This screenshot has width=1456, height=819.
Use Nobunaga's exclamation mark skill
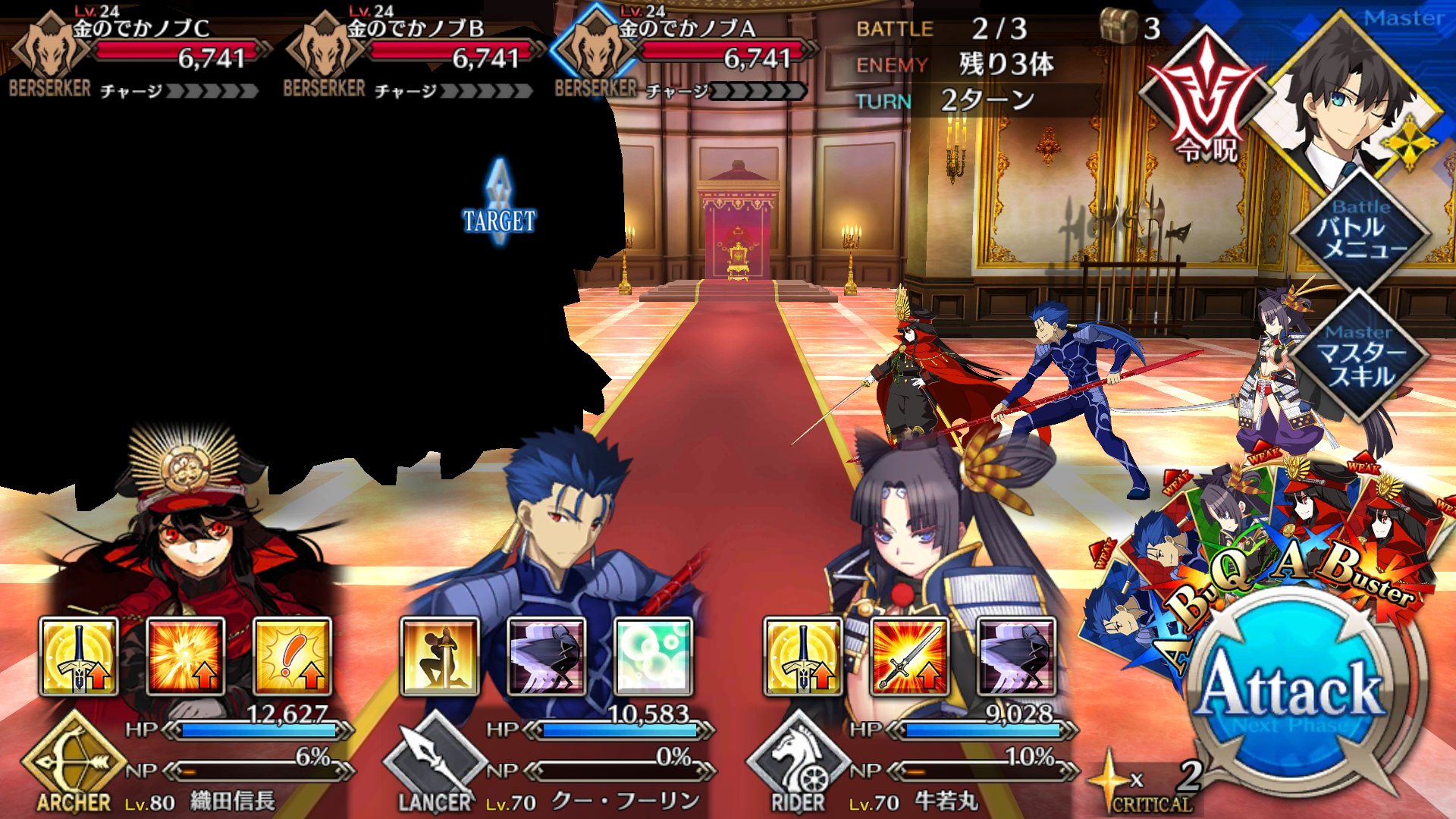(x=292, y=656)
